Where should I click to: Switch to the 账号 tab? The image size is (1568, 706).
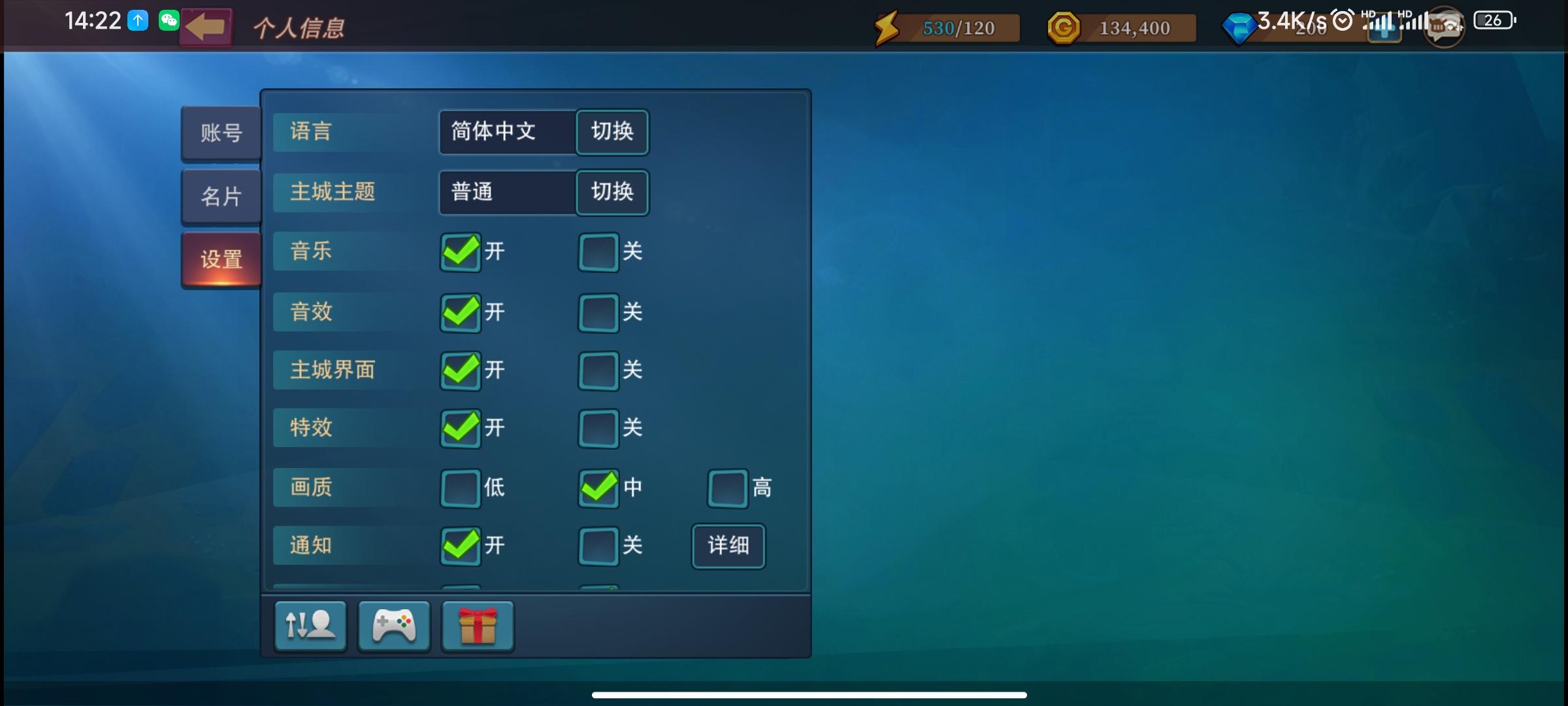click(x=221, y=133)
